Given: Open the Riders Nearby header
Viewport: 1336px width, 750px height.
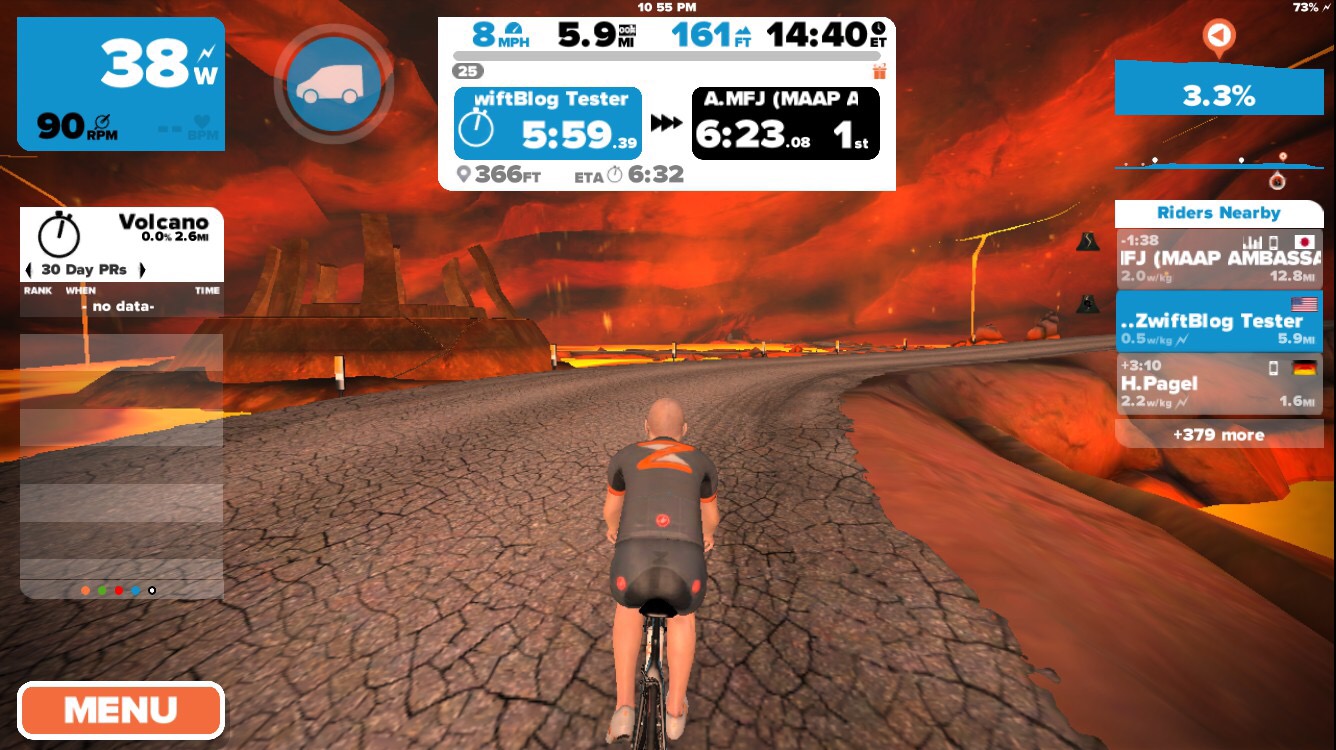Looking at the screenshot, I should 1218,212.
